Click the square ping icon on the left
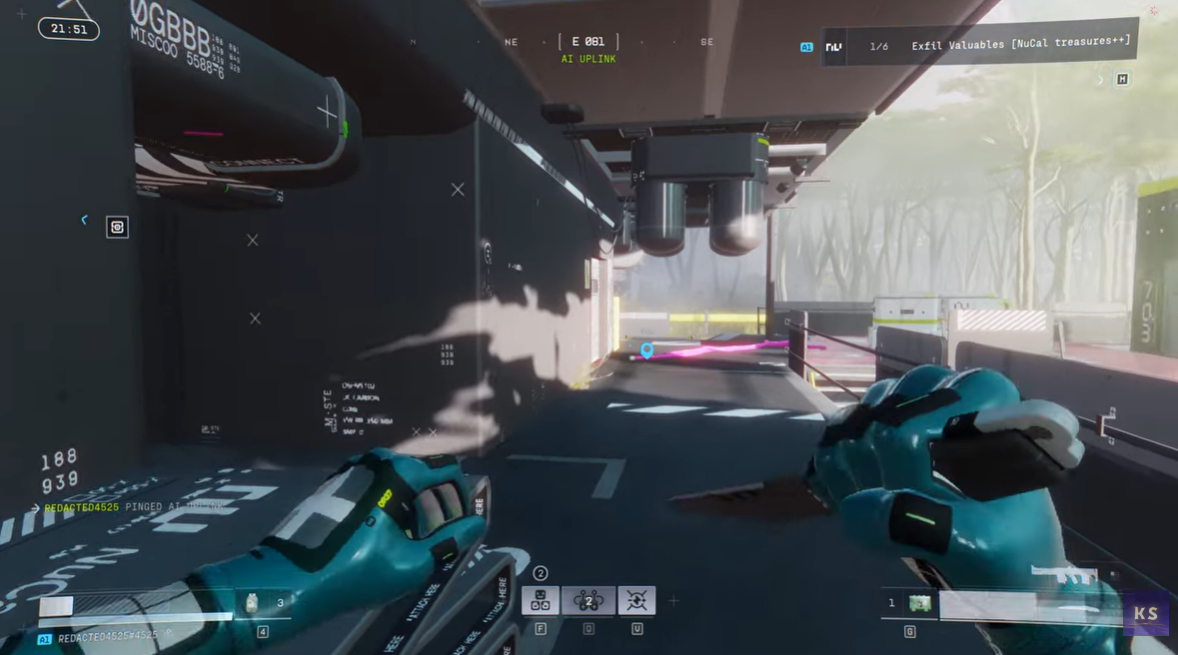Viewport: 1178px width, 655px height. (x=117, y=227)
